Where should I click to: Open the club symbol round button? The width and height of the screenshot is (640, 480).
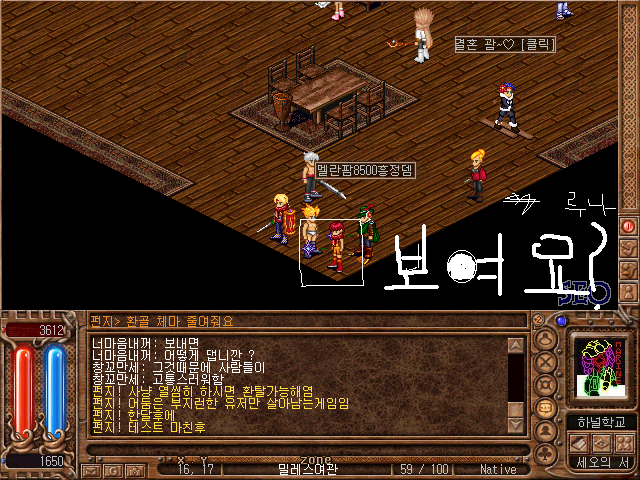(546, 453)
